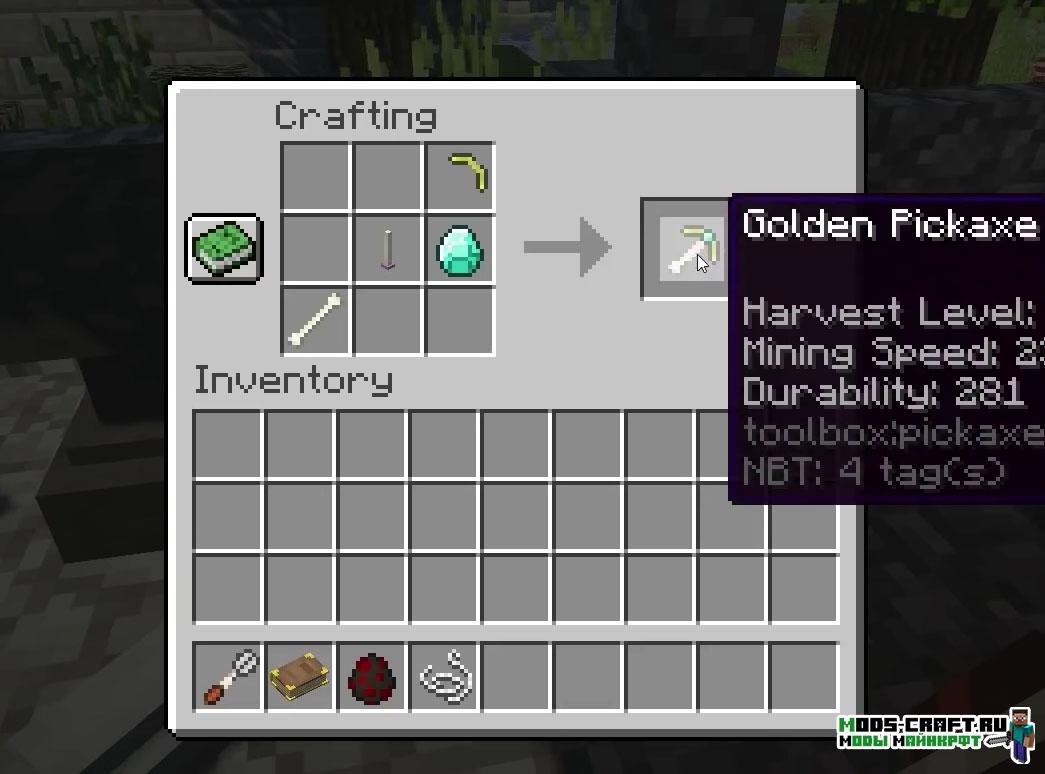This screenshot has width=1045, height=774.
Task: Click the yellow pickaxe head crafting slot
Action: point(460,176)
